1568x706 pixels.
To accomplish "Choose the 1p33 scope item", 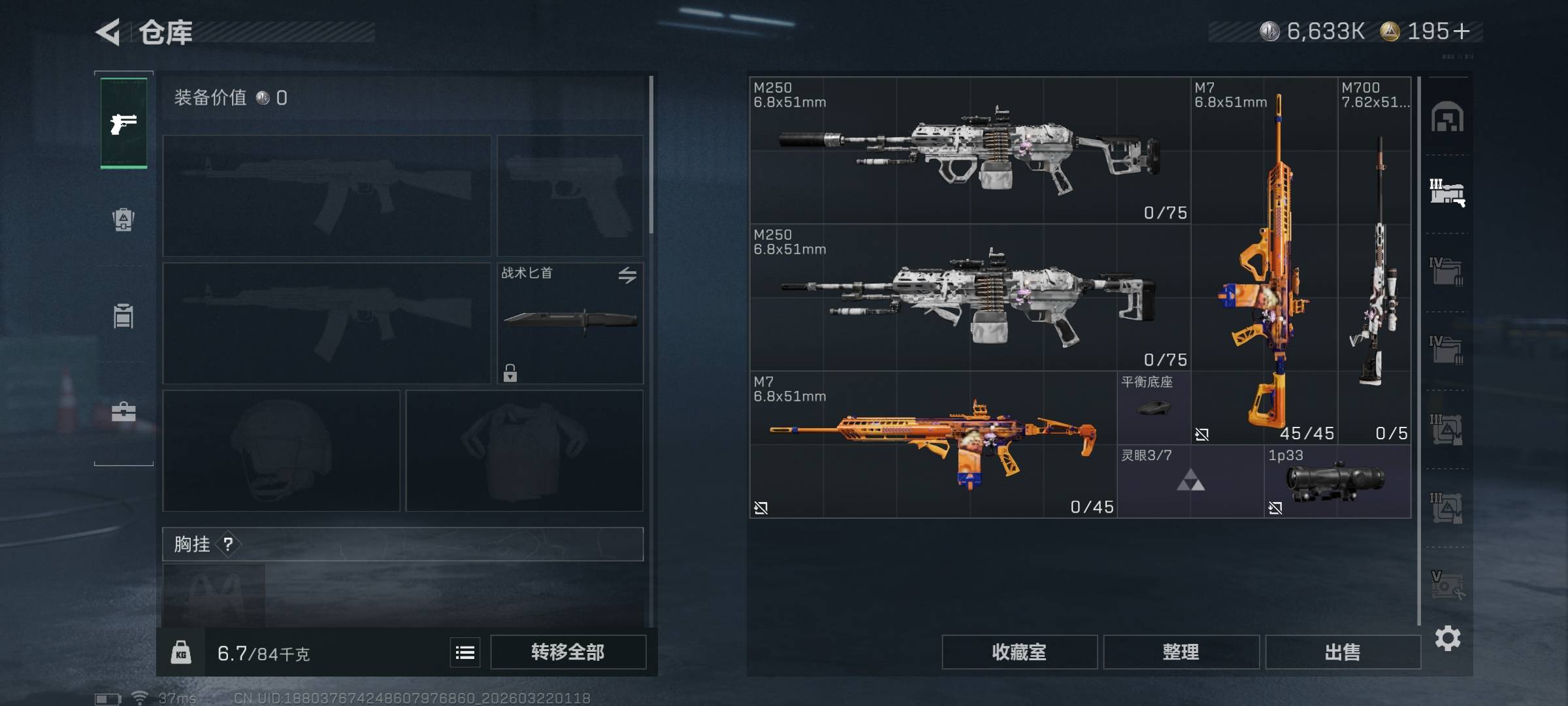I will (1337, 482).
